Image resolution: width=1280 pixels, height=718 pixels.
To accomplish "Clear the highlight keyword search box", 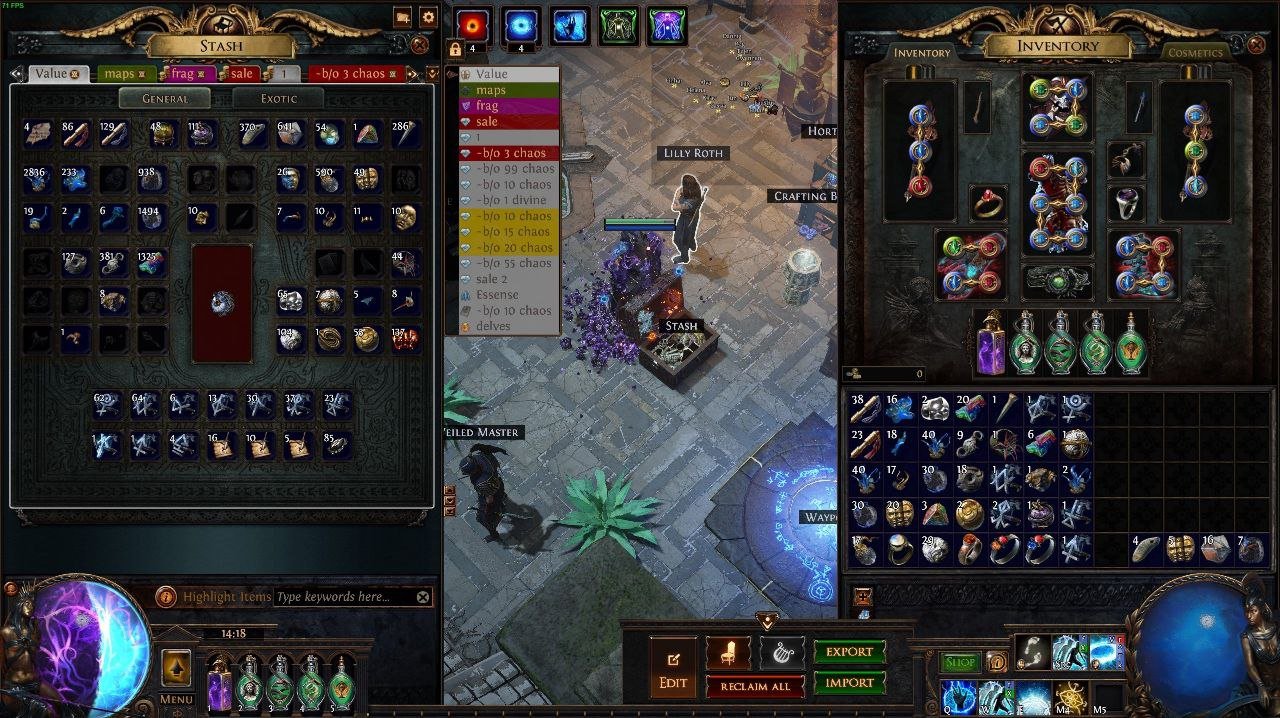I will point(423,597).
